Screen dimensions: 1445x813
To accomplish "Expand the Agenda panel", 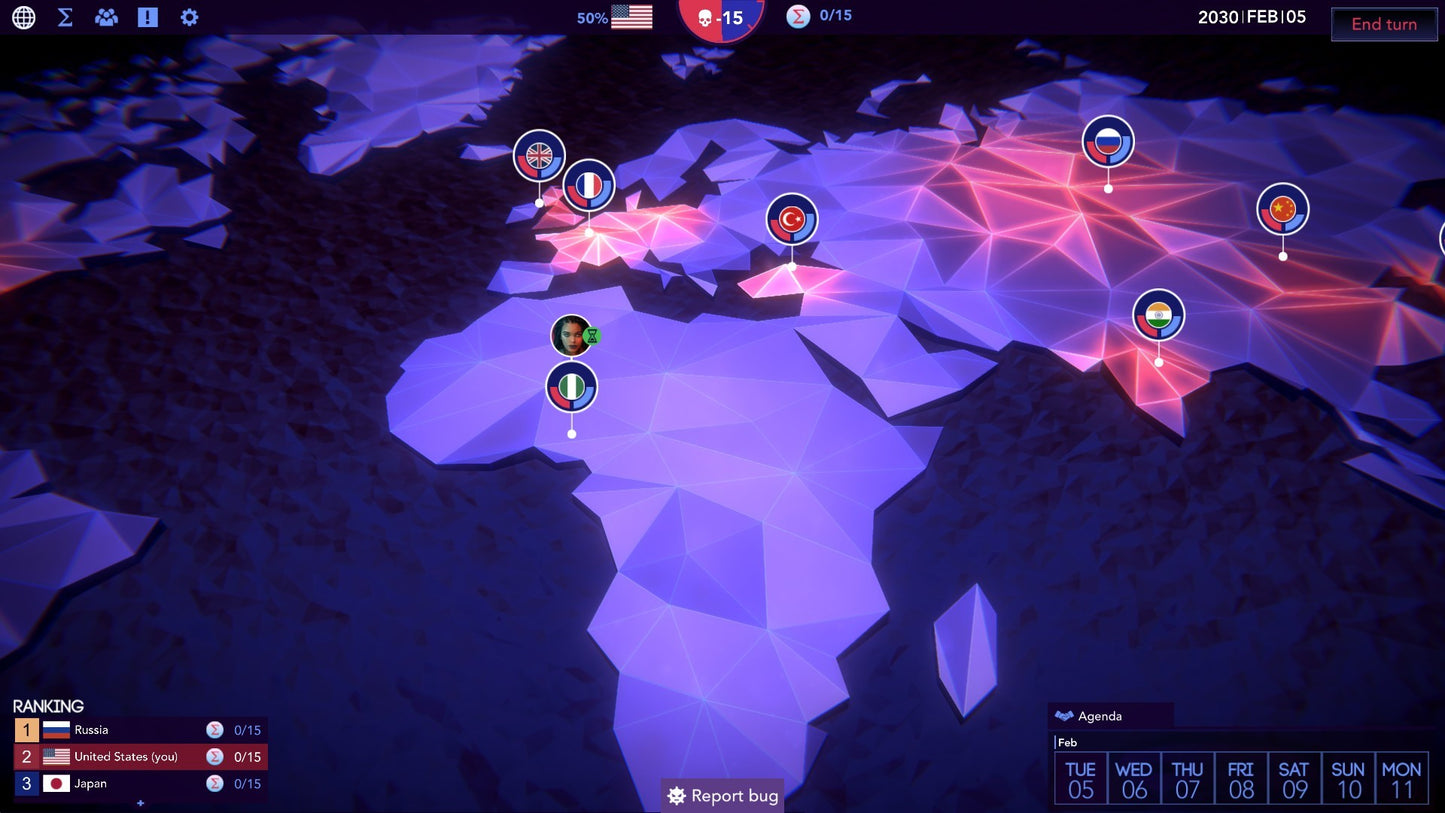I will click(1100, 715).
